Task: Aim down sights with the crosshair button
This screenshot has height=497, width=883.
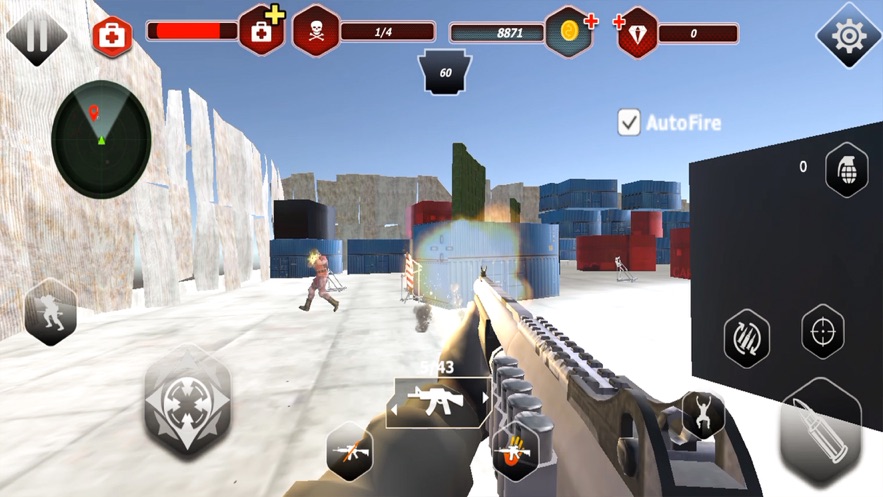Action: click(822, 331)
